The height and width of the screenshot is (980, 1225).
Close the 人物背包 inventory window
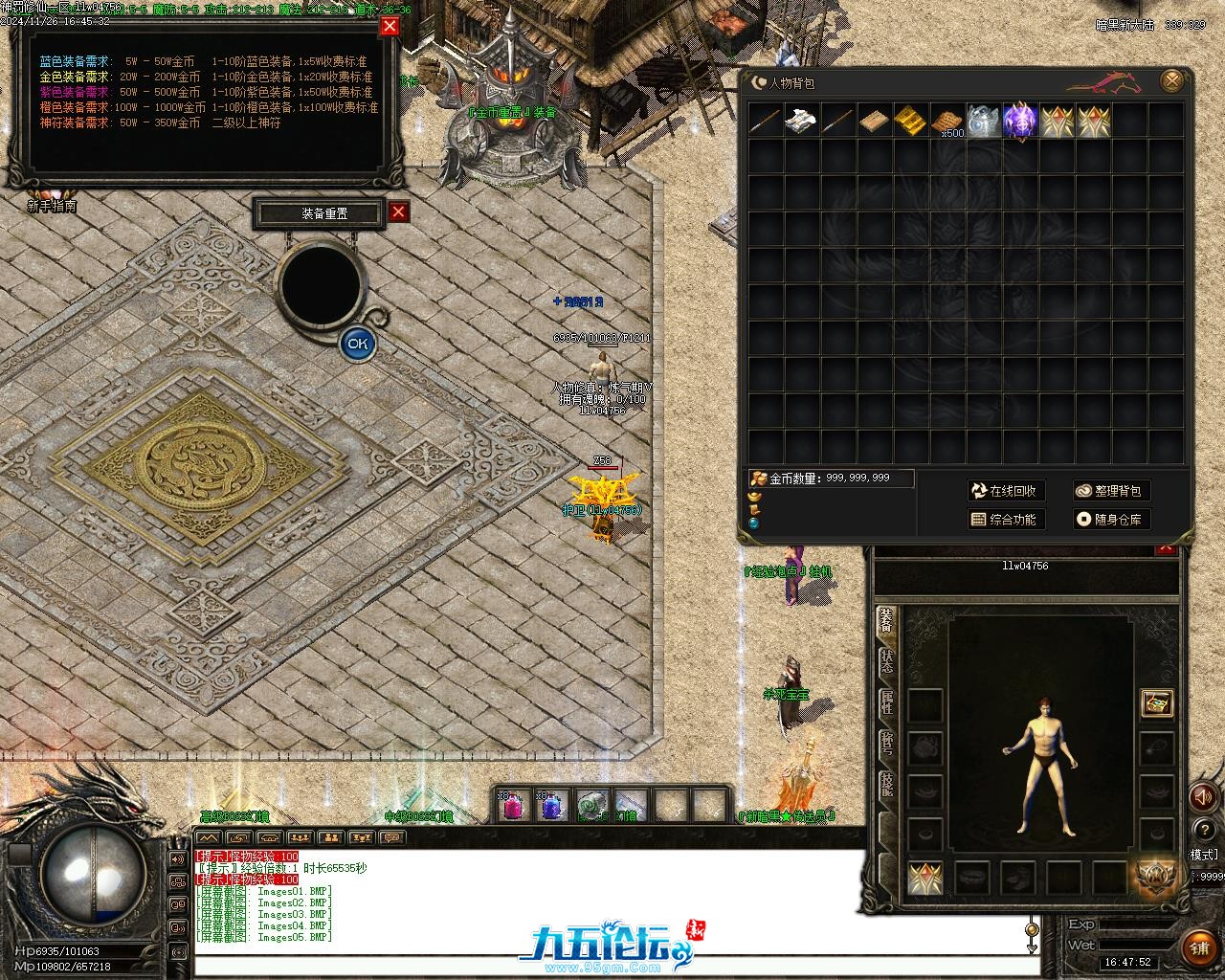point(1171,81)
